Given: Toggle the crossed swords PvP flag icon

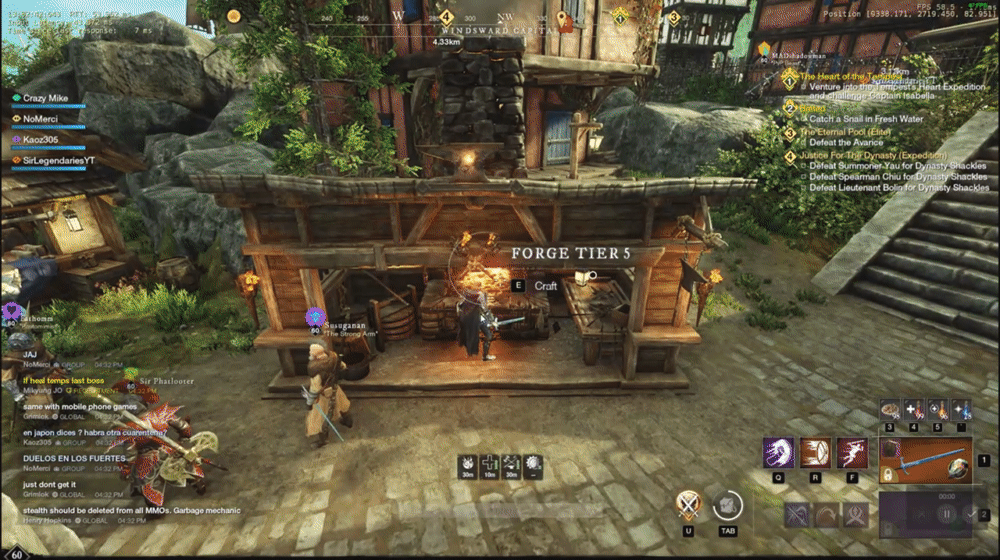Looking at the screenshot, I should click(688, 505).
